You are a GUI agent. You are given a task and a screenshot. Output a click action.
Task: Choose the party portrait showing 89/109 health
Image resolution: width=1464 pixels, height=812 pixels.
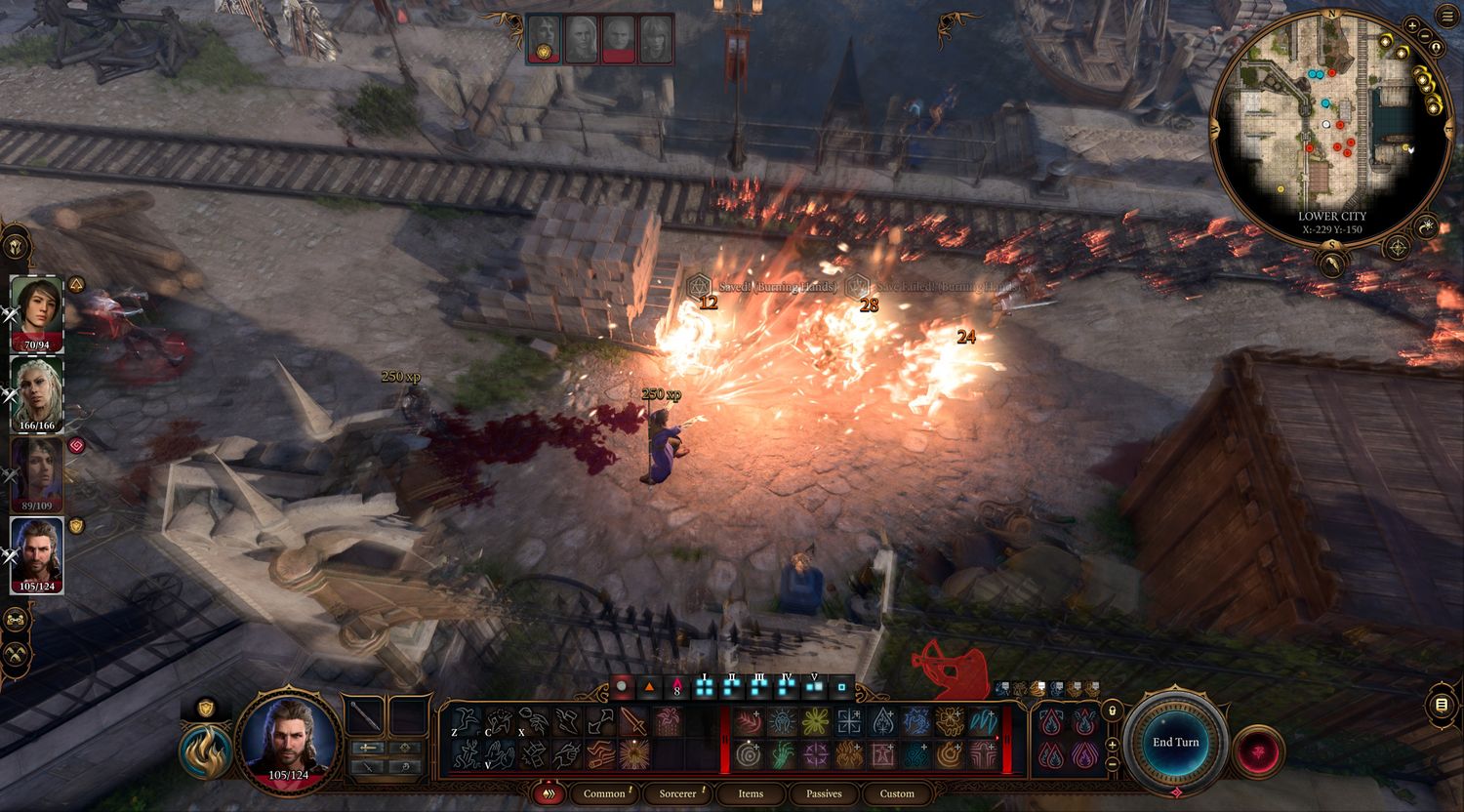[x=37, y=474]
